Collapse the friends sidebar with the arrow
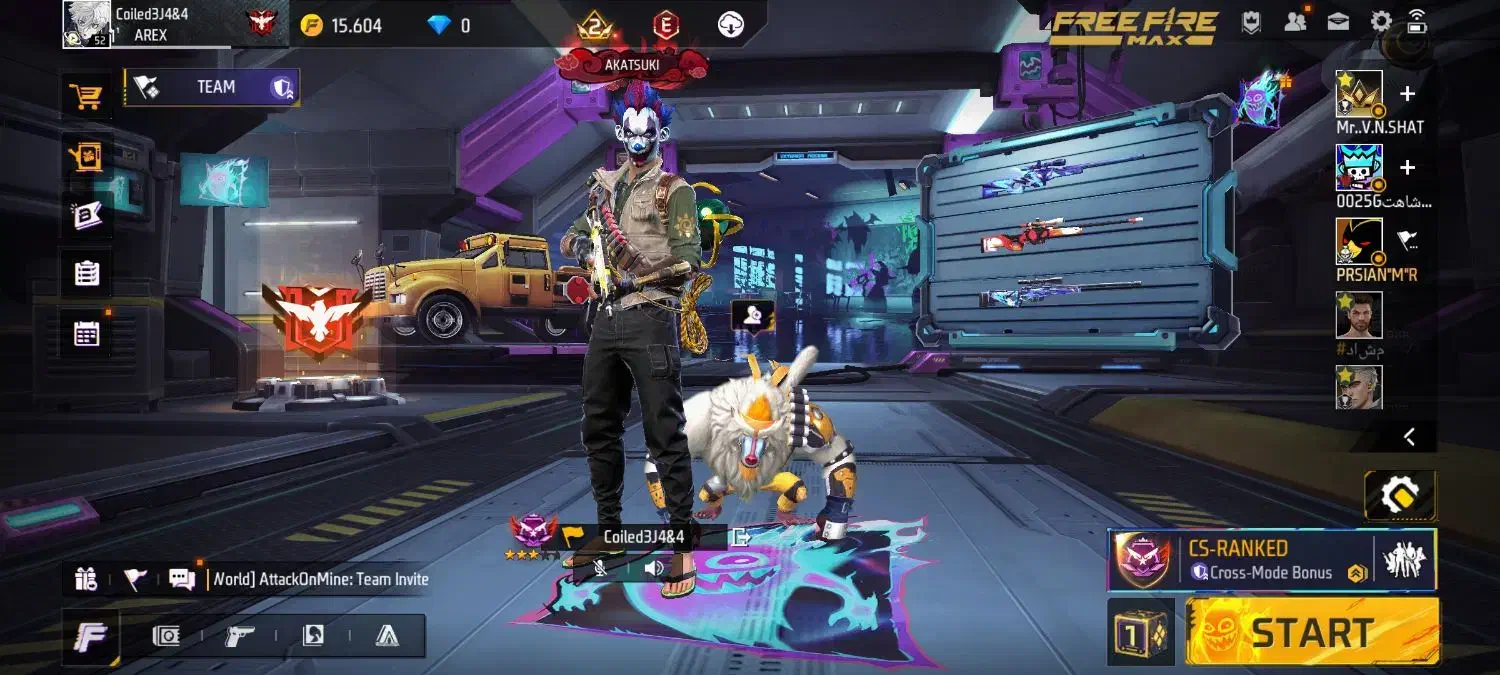This screenshot has width=1500, height=675. click(1409, 436)
